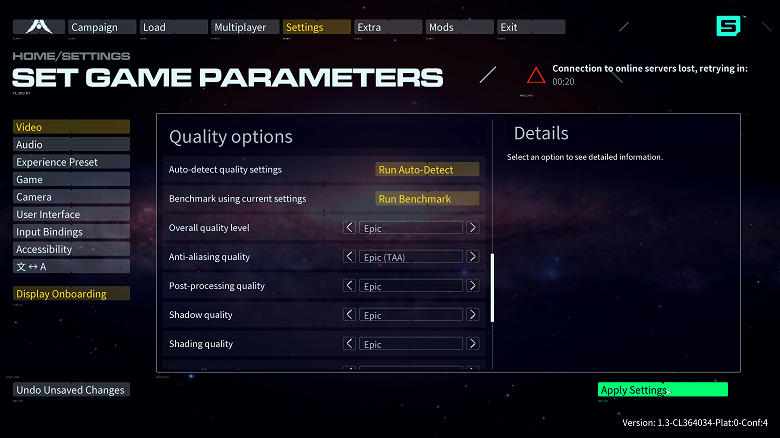Switch to the Audio settings tab

71,145
